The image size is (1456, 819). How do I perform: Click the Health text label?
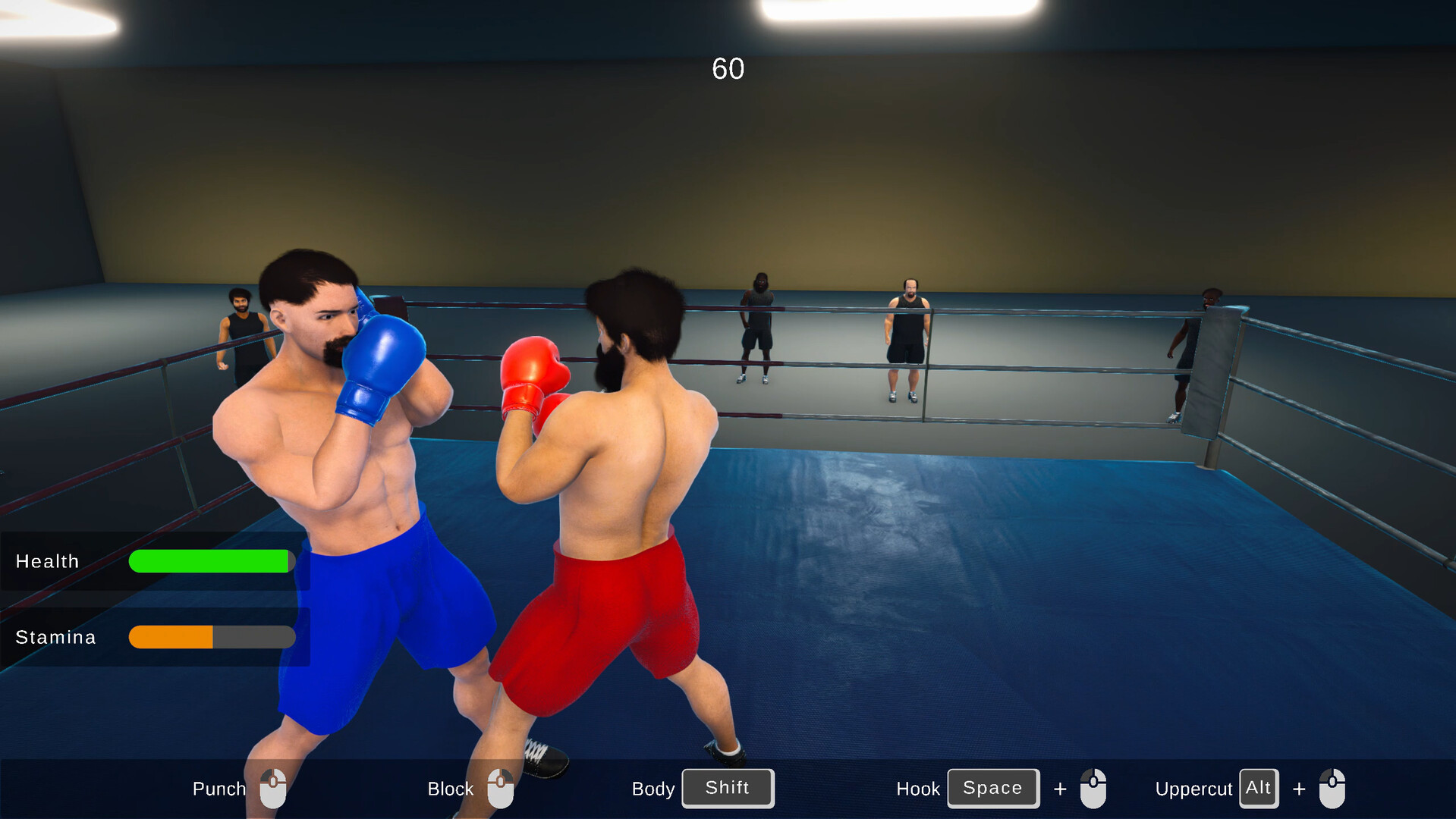[x=47, y=561]
